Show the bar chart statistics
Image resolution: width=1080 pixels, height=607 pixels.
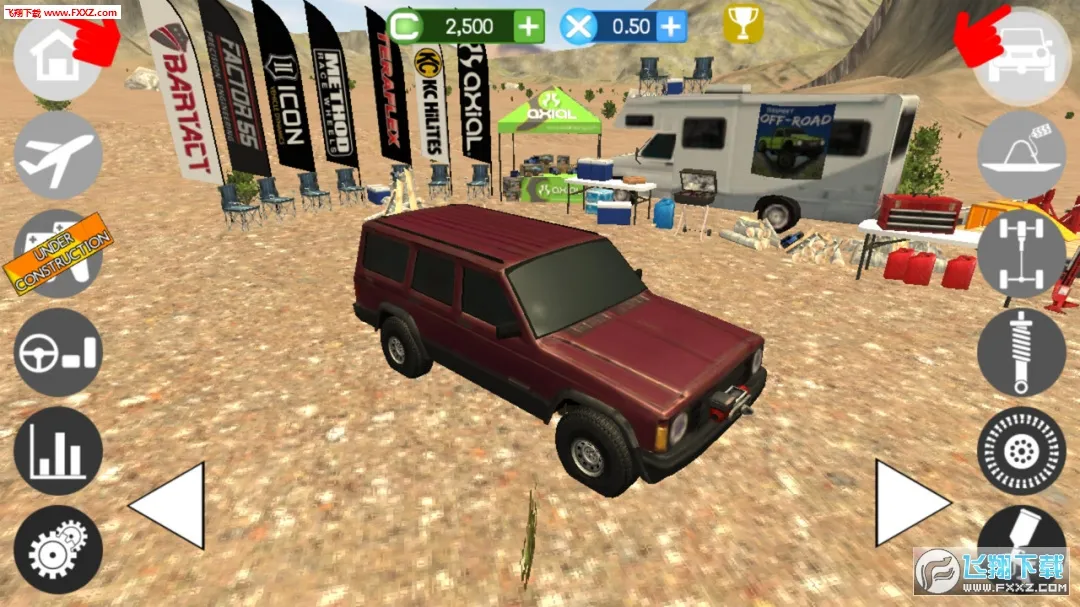58,451
